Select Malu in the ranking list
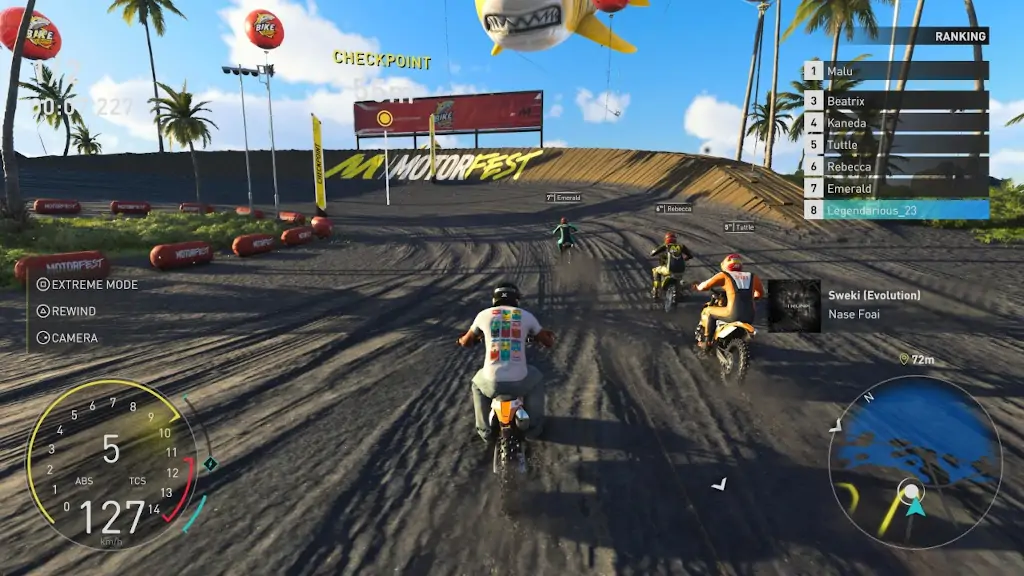The height and width of the screenshot is (576, 1024). pos(896,71)
